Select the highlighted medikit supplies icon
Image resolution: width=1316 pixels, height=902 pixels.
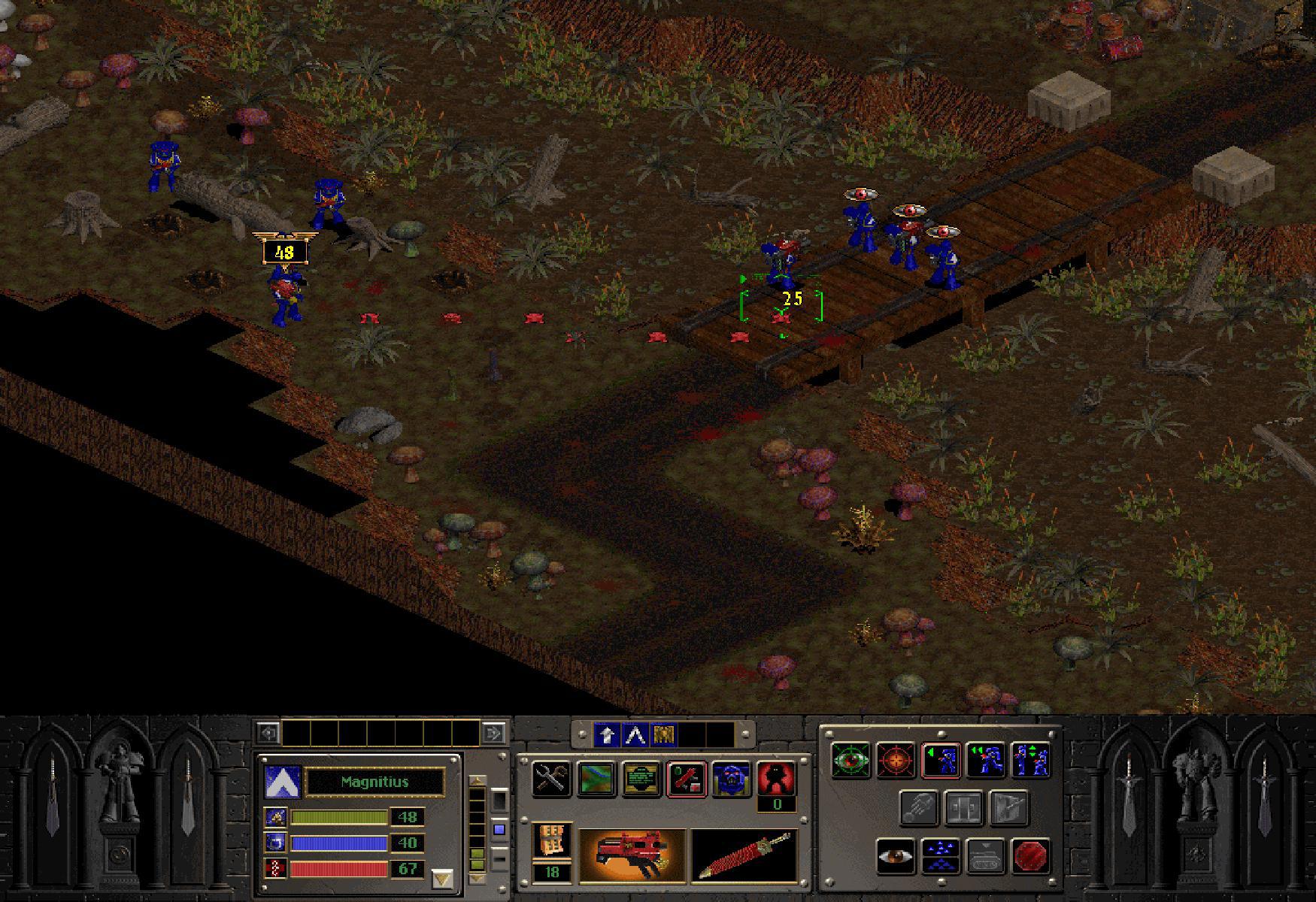[x=687, y=777]
